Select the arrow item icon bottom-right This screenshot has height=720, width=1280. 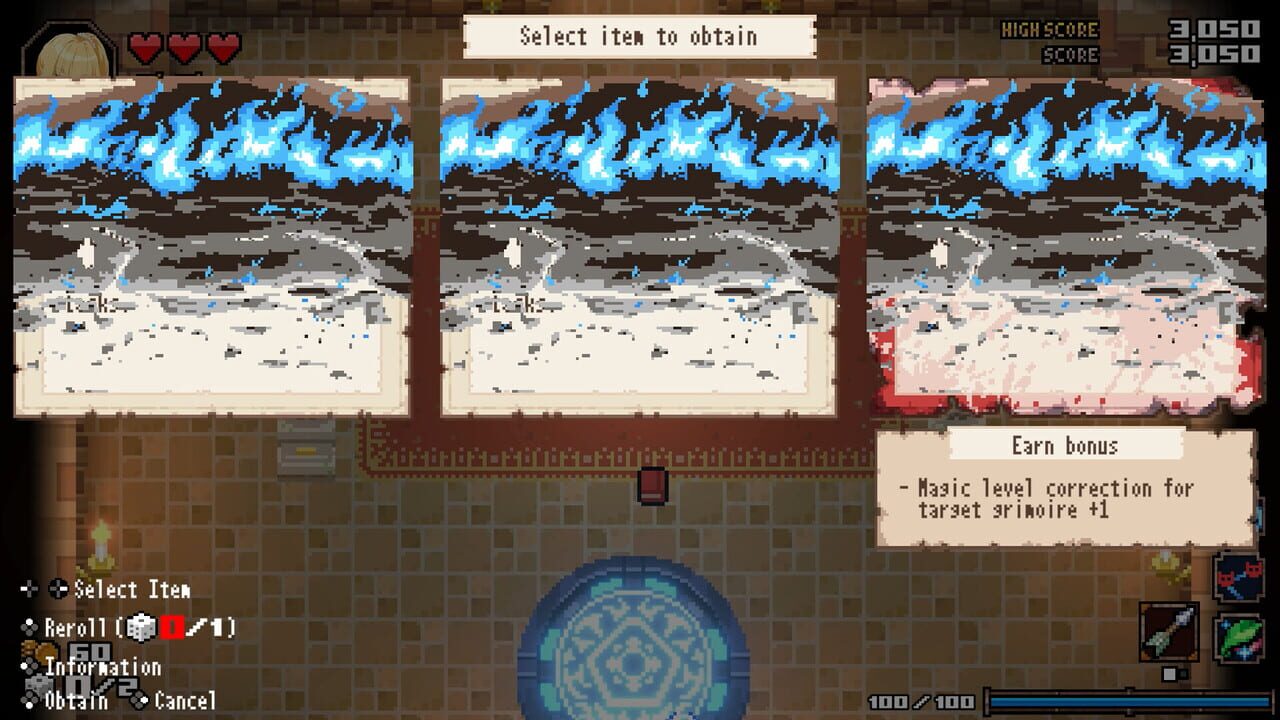pos(1169,631)
